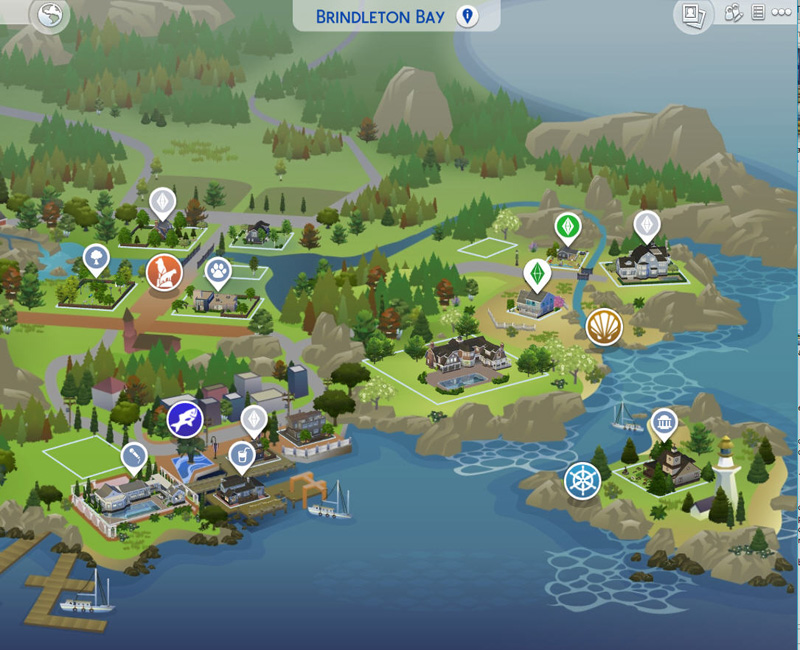
Task: Choose the ship's wheel neighborhood marker
Action: 582,480
